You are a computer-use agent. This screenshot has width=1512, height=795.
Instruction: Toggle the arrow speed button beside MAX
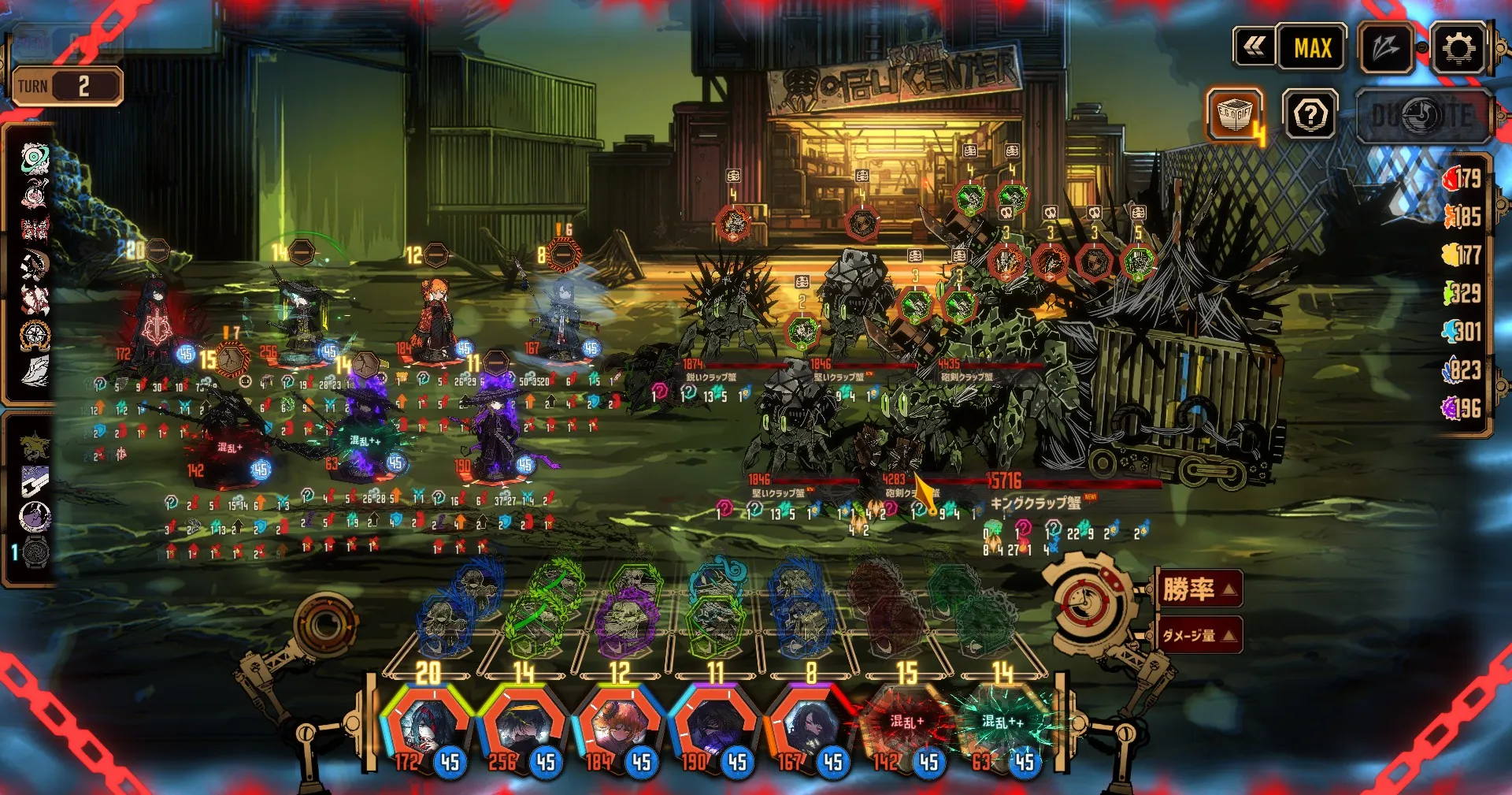pos(1386,49)
